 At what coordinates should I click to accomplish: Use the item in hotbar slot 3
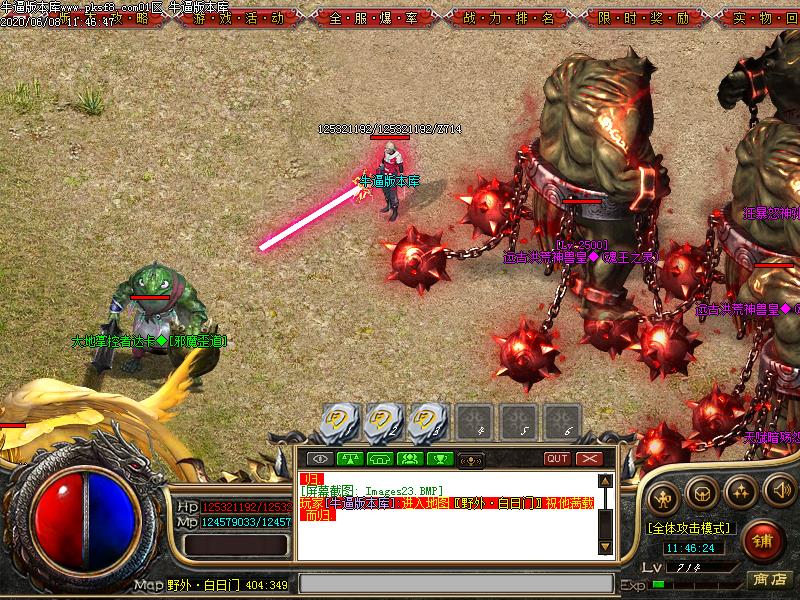point(428,423)
